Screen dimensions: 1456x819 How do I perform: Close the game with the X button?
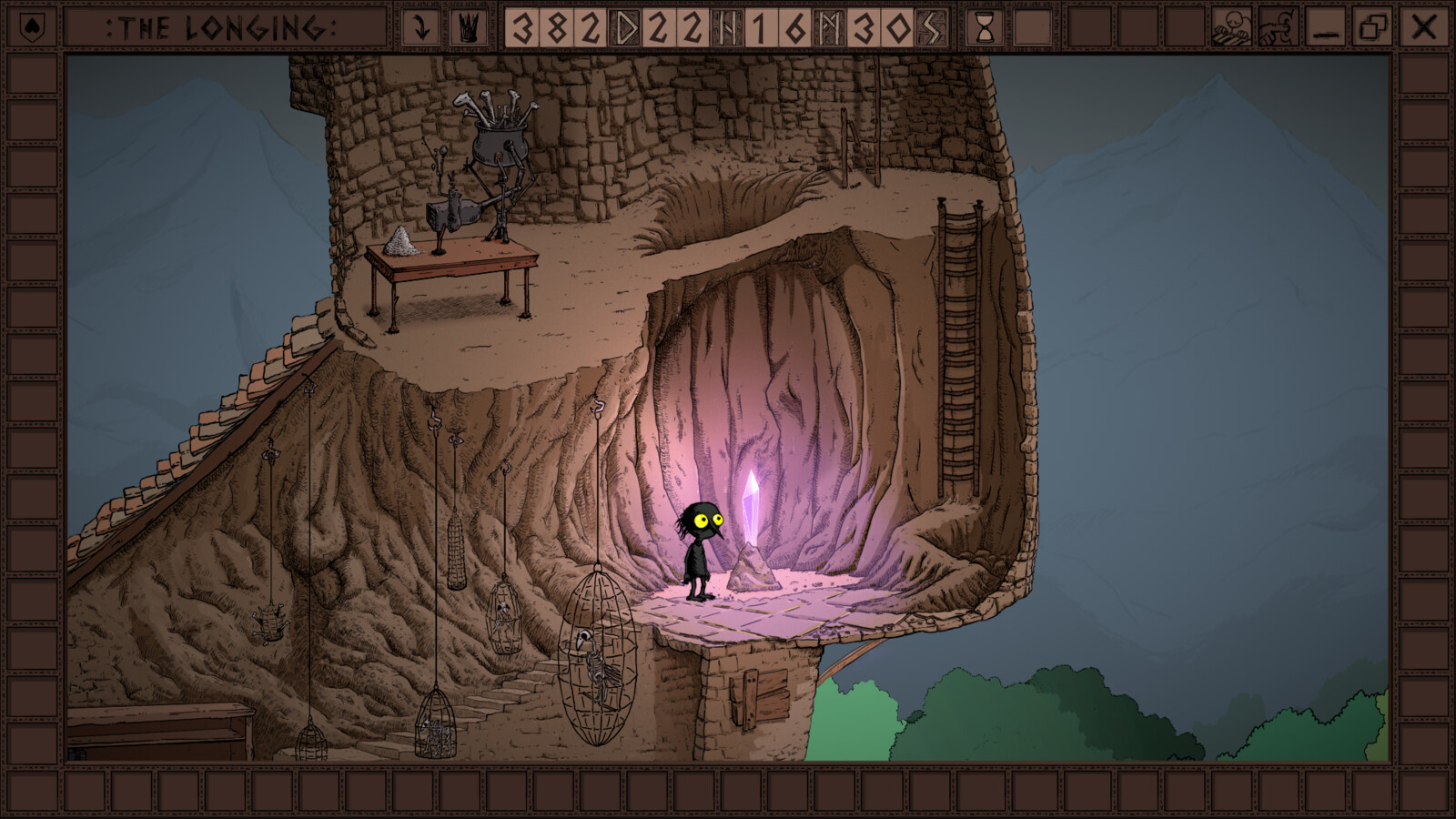click(1423, 27)
